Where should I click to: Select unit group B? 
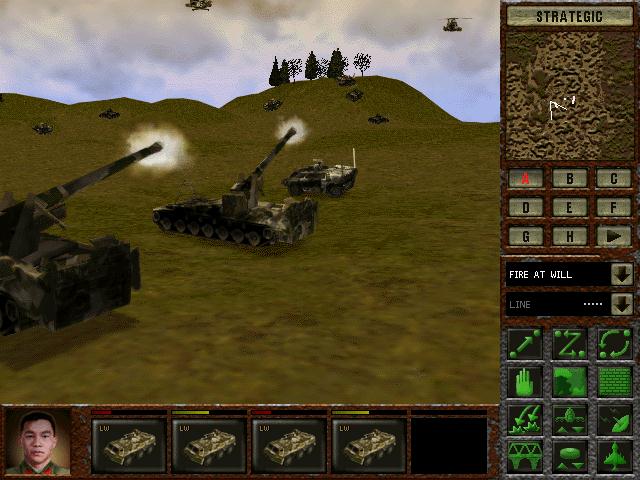point(570,179)
